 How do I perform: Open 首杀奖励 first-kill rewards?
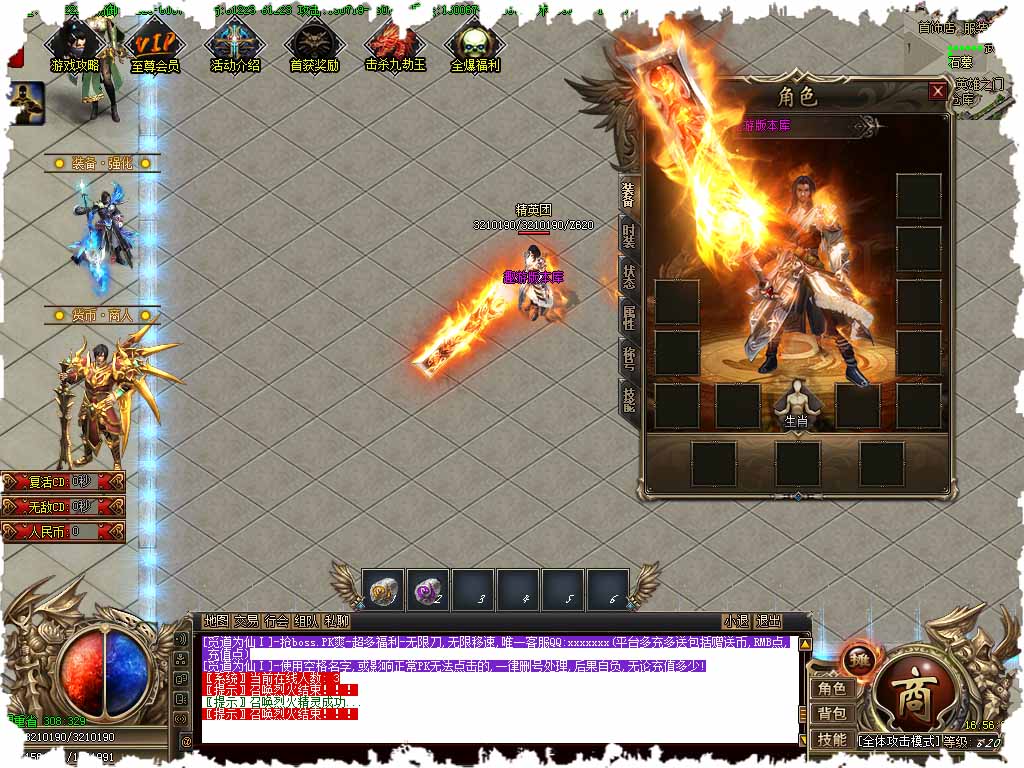(x=314, y=47)
